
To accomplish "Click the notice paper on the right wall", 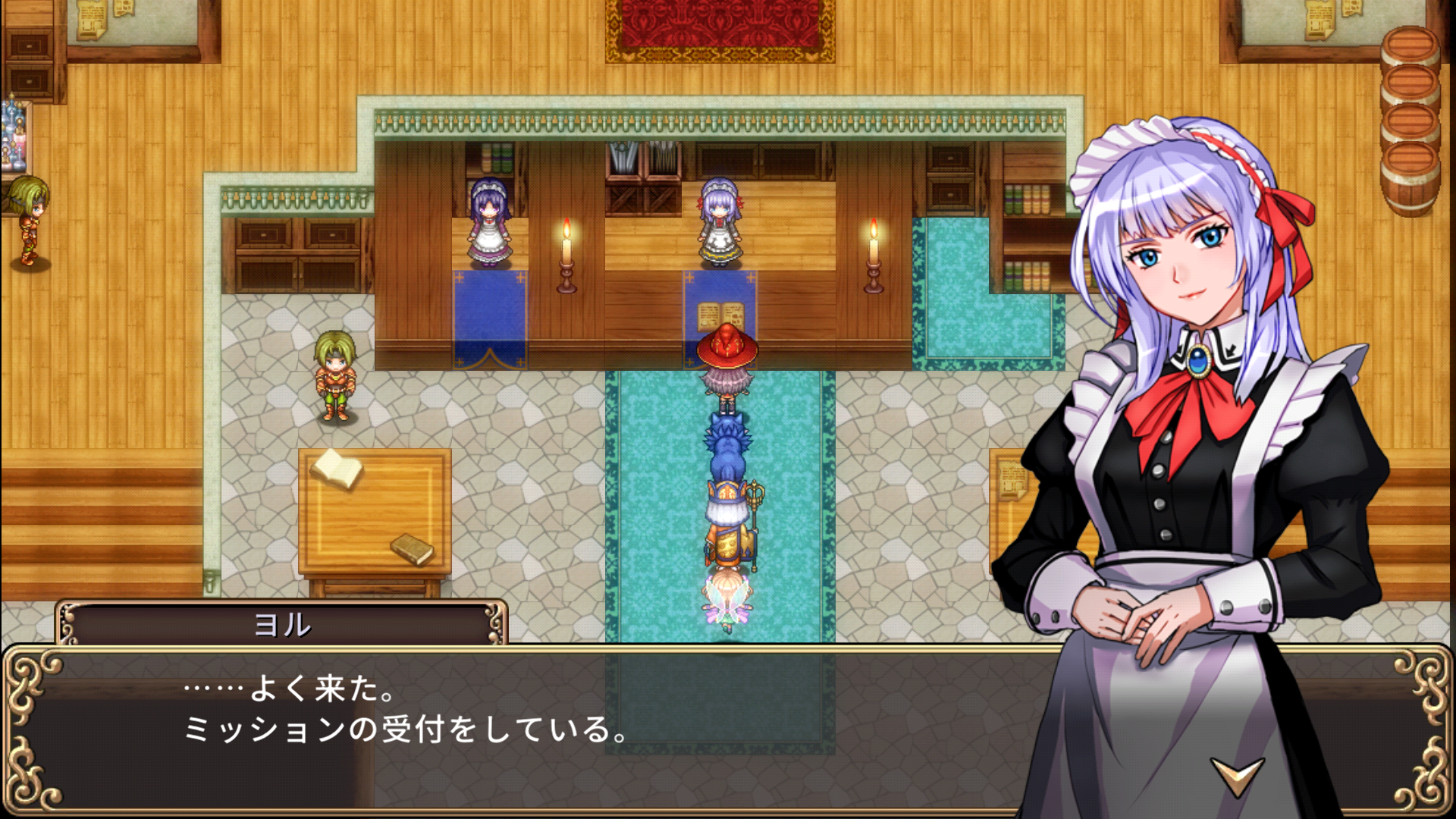I will pyautogui.click(x=1014, y=478).
